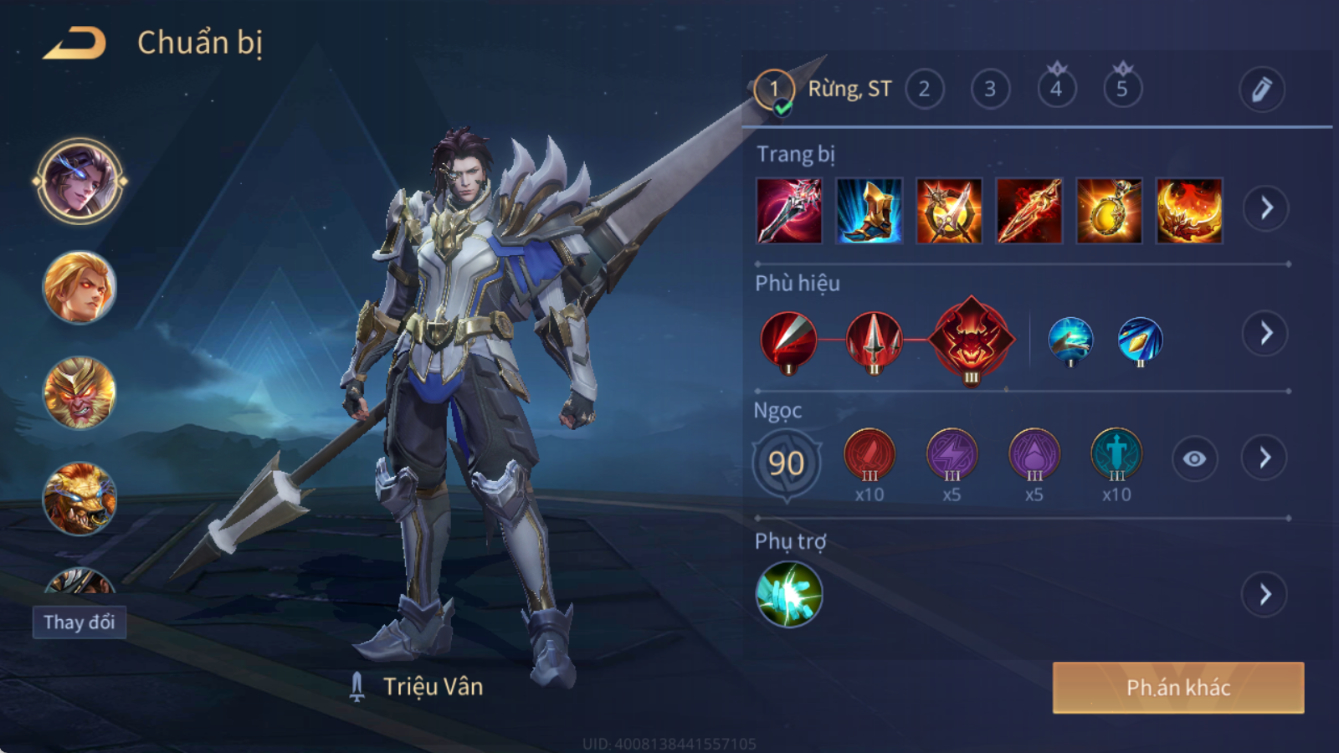Screen dimensions: 1339x753
Task: Toggle the eye icon in Ngọc row
Action: 1194,459
